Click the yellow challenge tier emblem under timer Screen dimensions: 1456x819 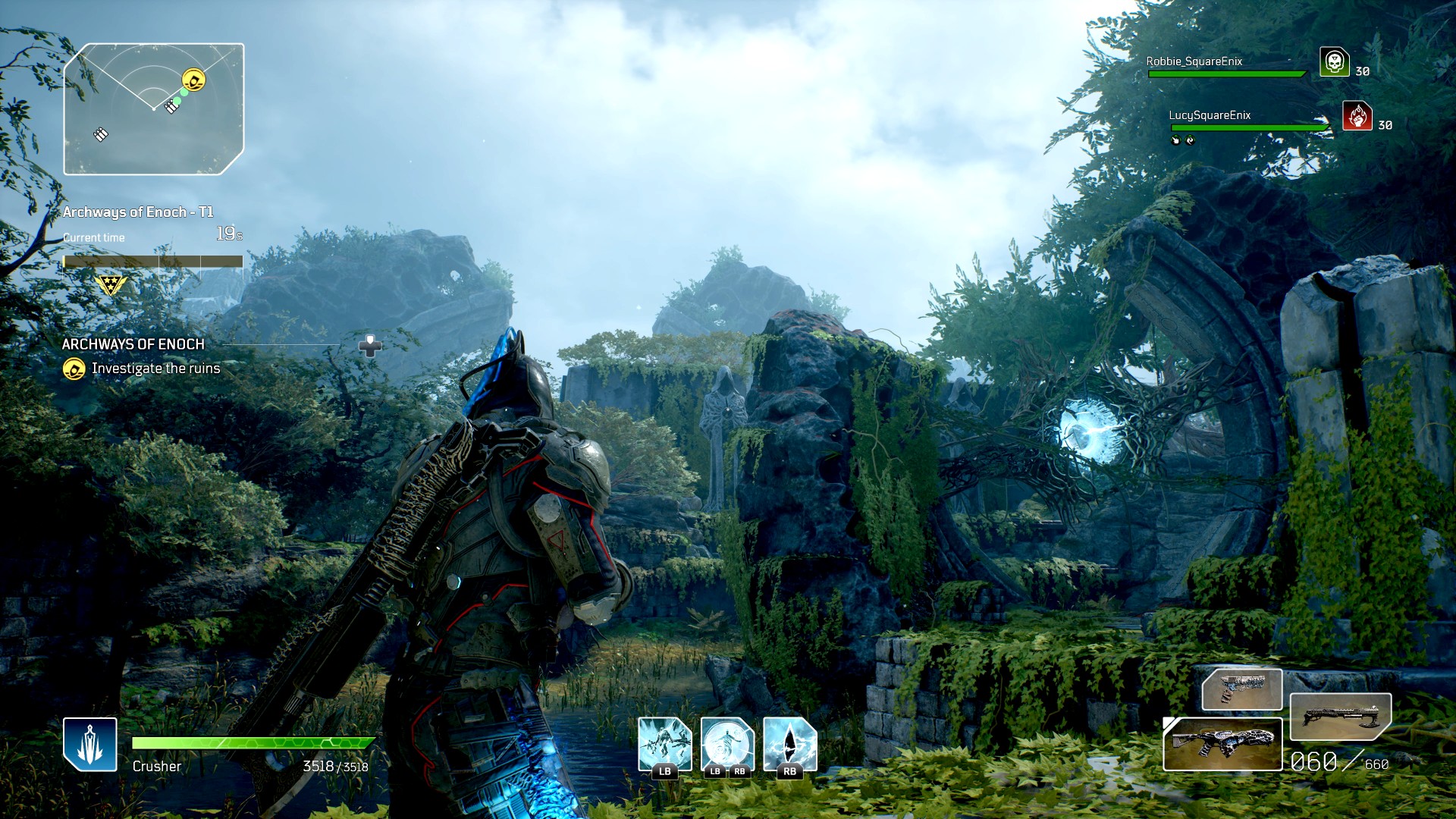[111, 285]
